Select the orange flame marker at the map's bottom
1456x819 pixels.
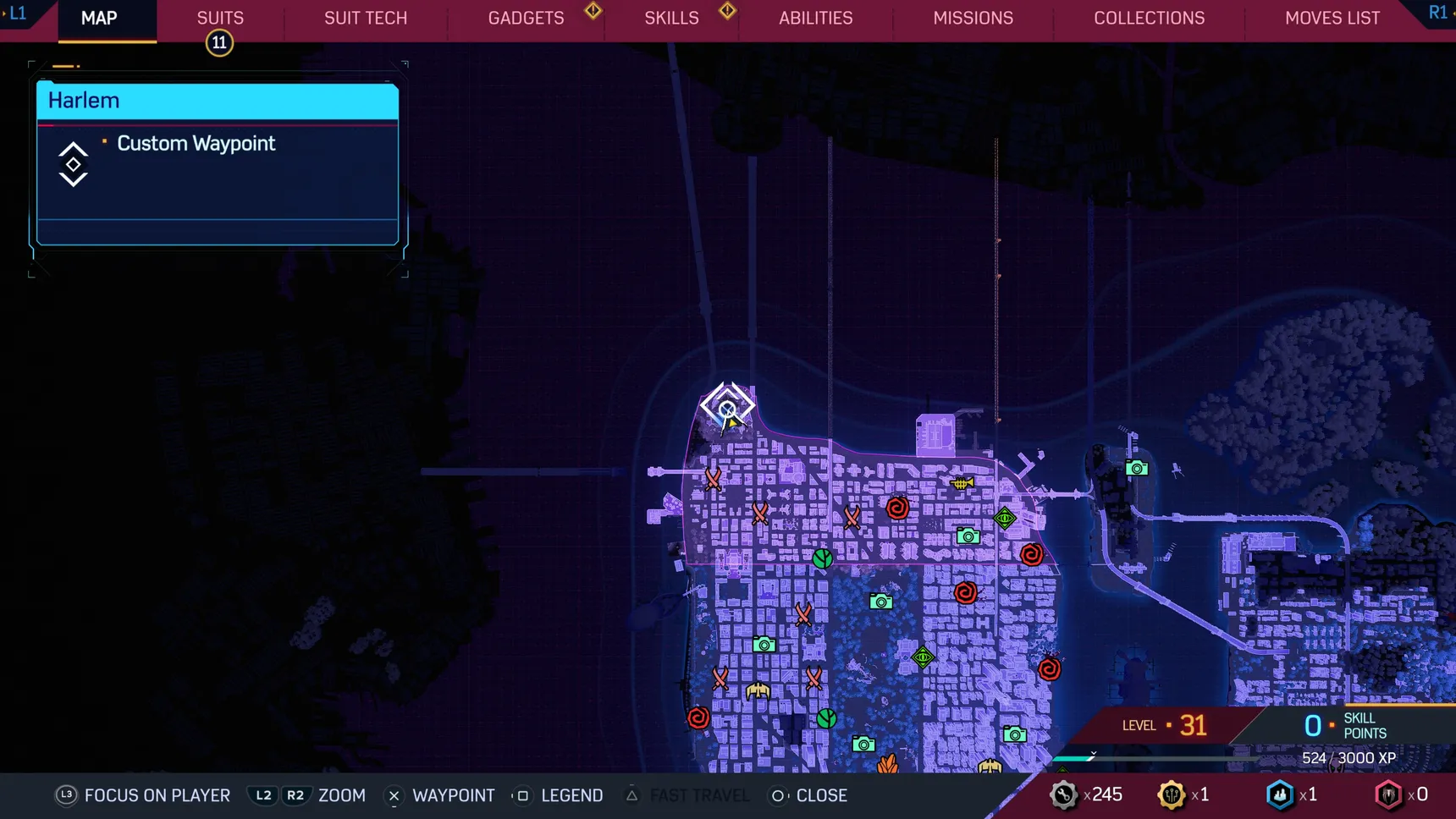pos(887,764)
